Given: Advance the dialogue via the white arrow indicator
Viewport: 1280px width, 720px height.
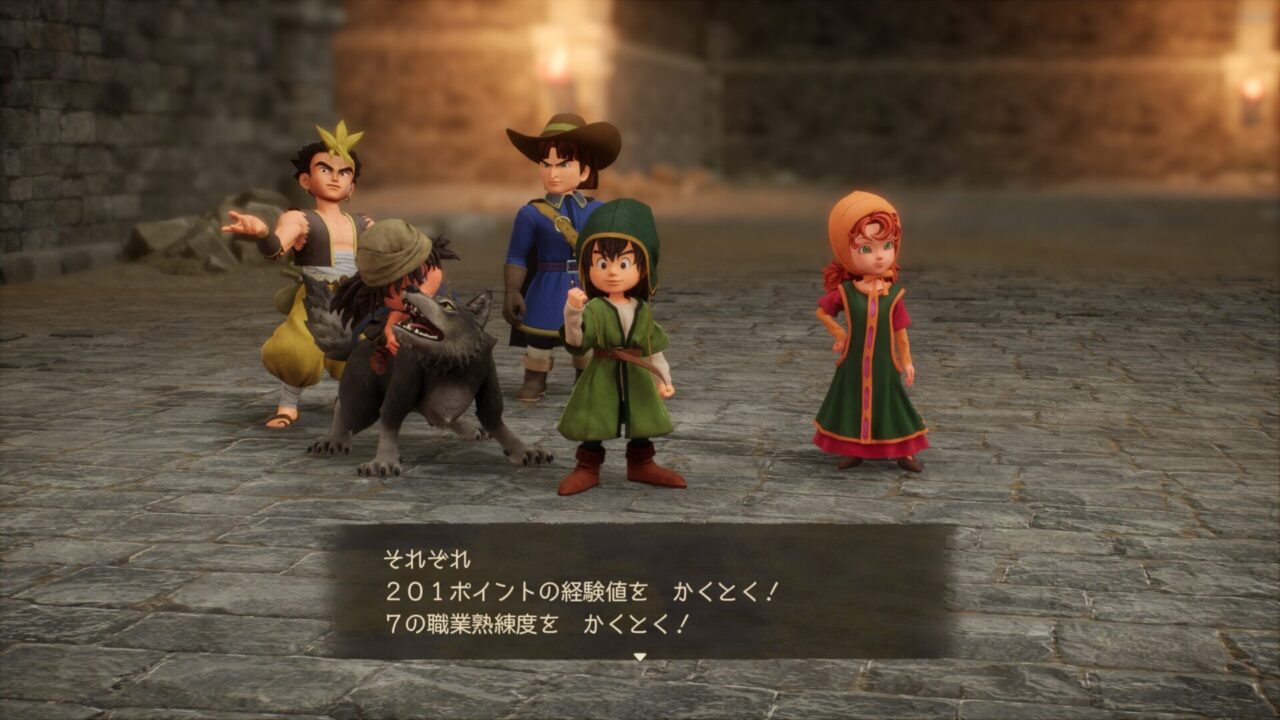Looking at the screenshot, I should [x=640, y=657].
